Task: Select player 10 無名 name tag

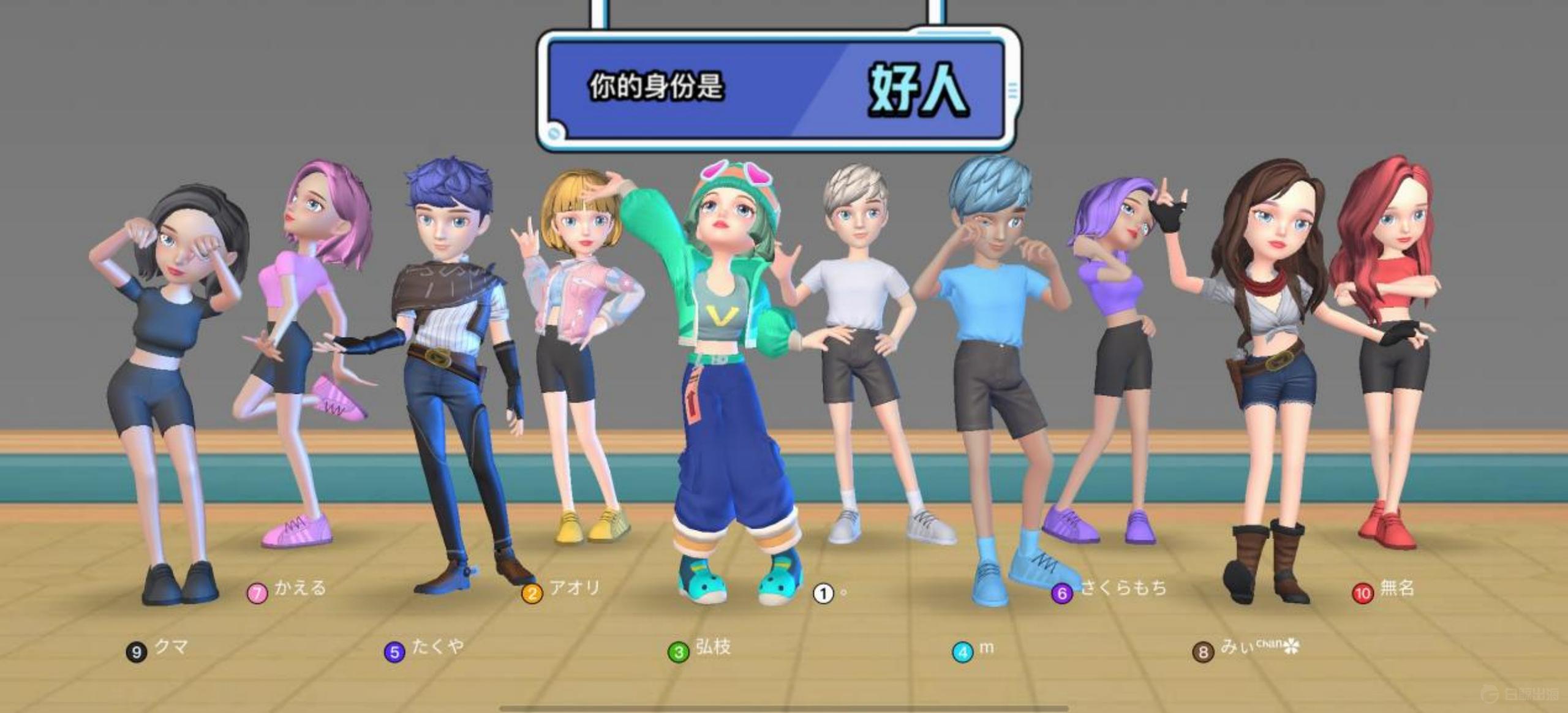Action: coord(1384,590)
